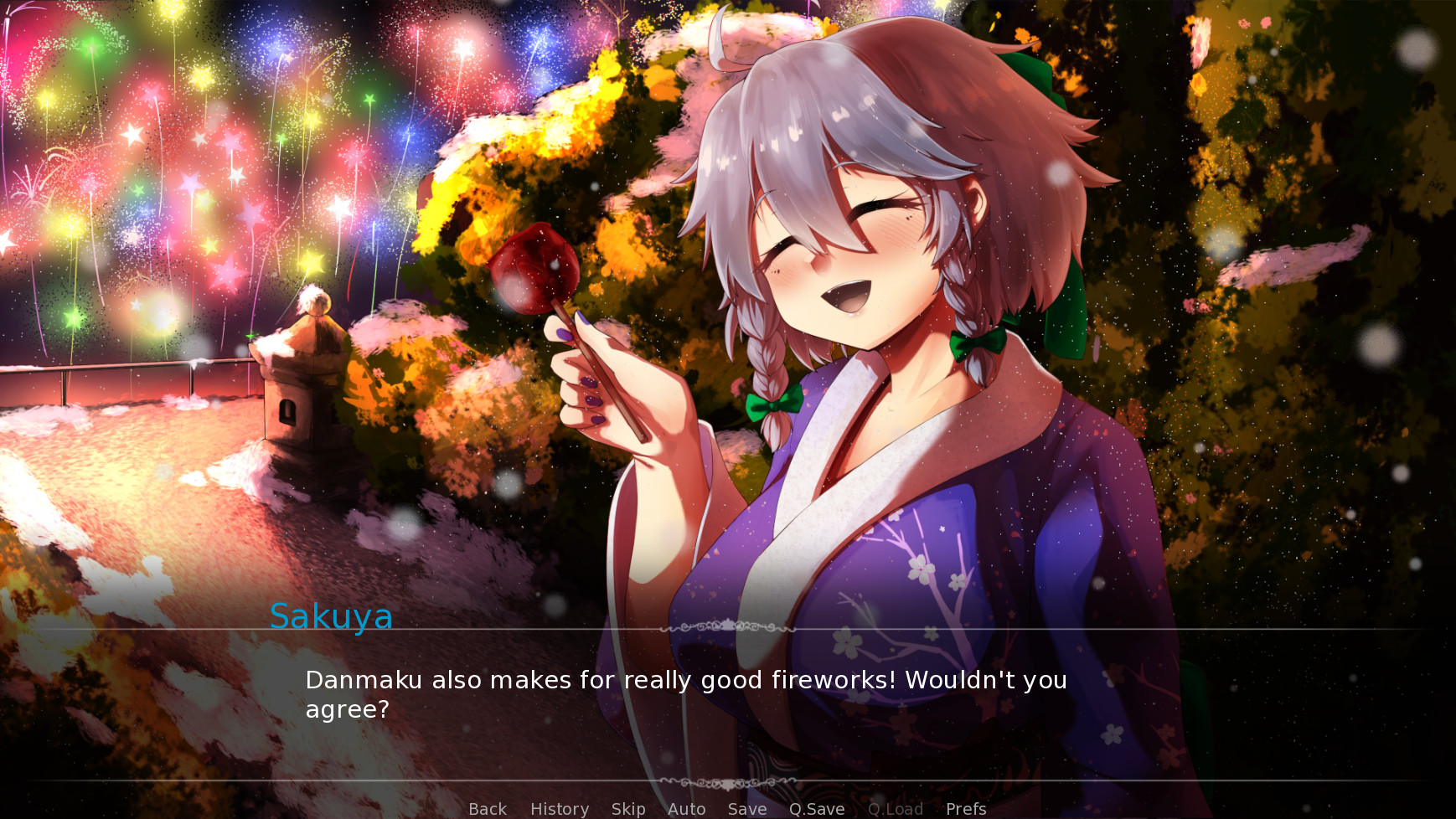Screen dimensions: 1456x819
Task: Open the History log
Action: [559, 809]
